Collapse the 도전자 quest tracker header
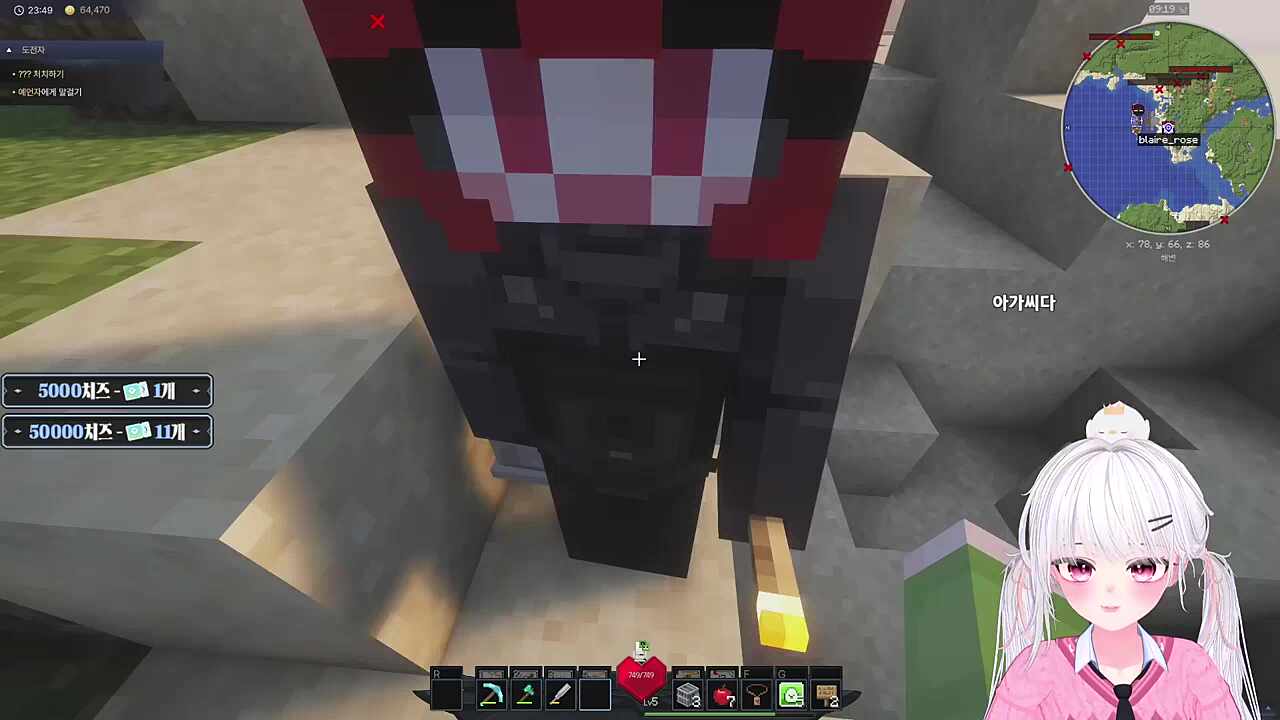Image resolution: width=1280 pixels, height=720 pixels. tap(9, 50)
